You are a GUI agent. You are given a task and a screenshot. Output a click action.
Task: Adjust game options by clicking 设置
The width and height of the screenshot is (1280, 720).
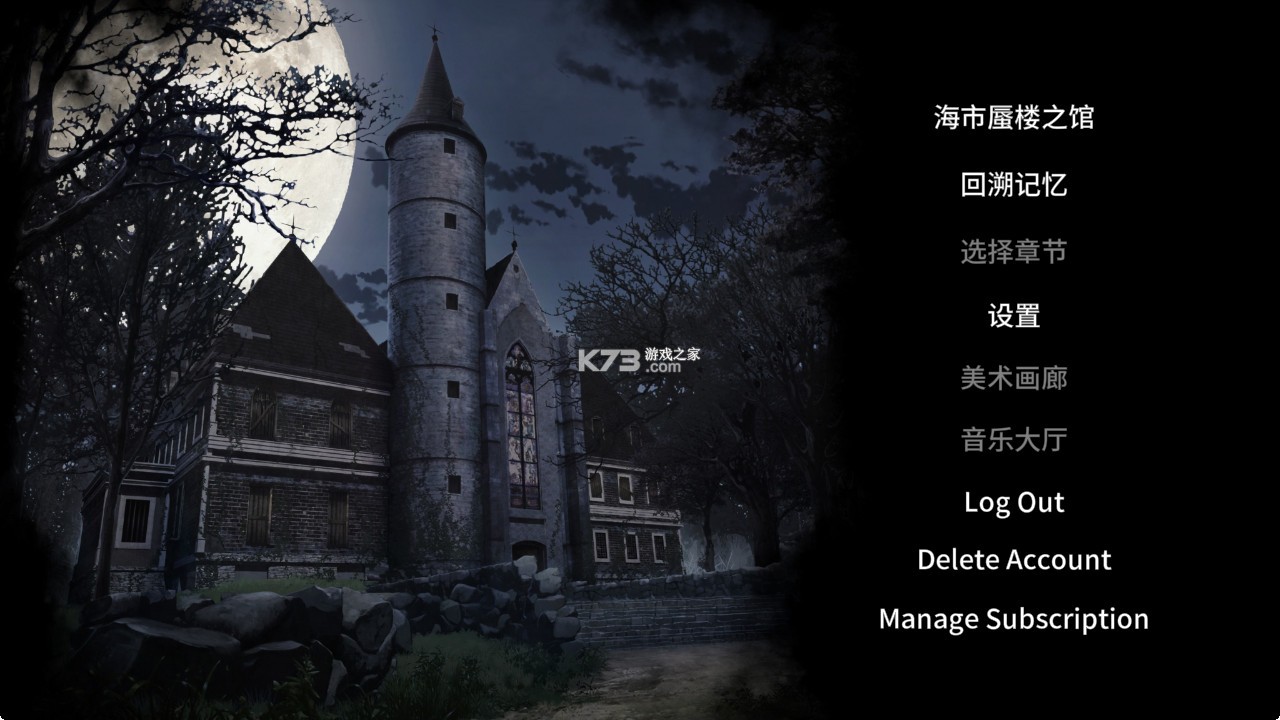click(1014, 314)
